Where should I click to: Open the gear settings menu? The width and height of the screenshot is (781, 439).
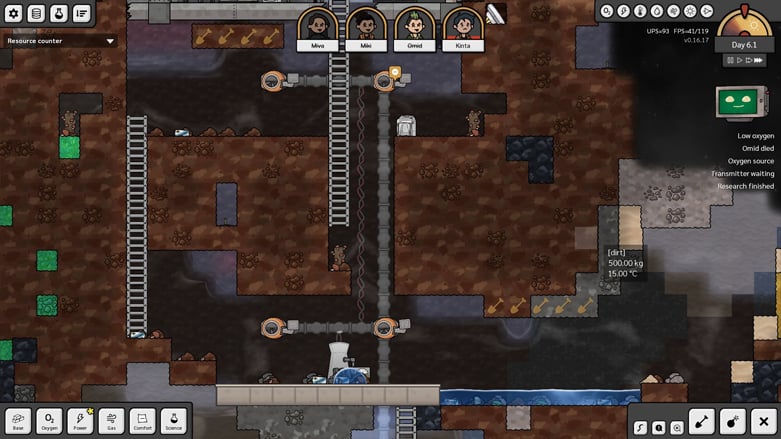point(13,13)
